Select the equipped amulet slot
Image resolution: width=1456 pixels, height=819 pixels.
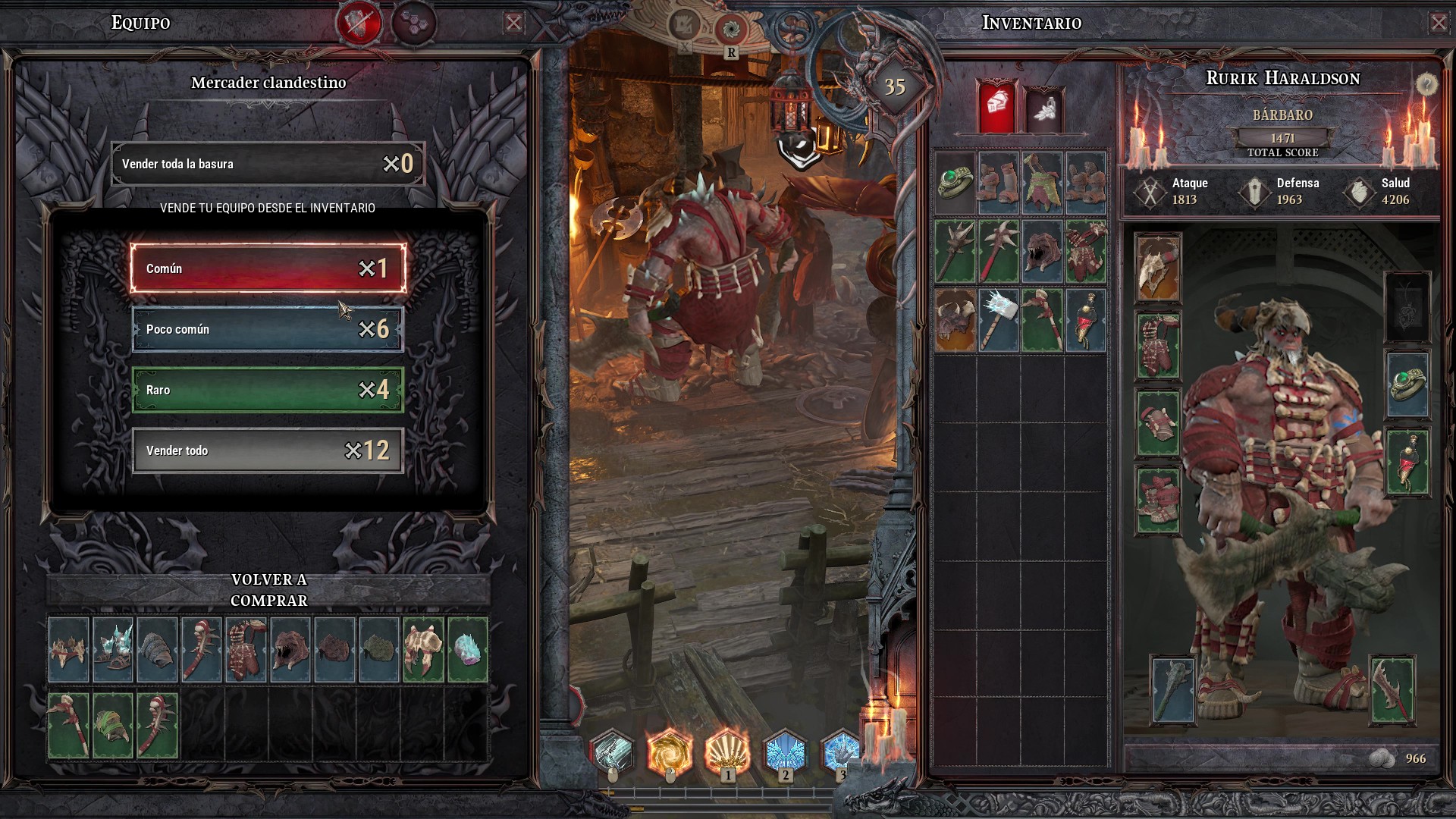(1407, 462)
